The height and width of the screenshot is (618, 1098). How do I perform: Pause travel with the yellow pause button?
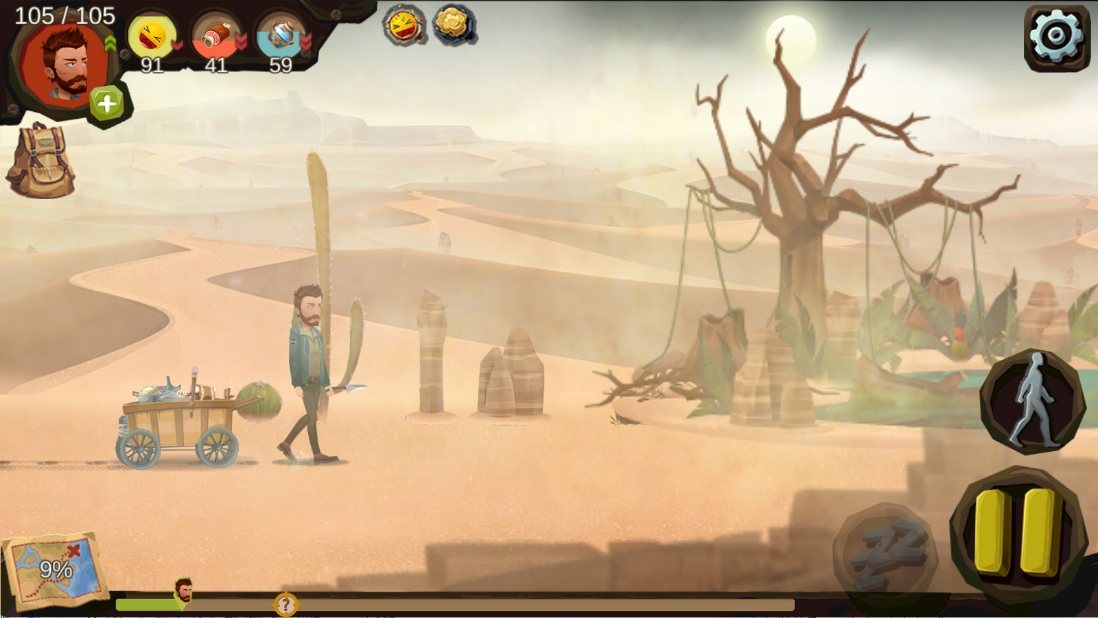1017,532
